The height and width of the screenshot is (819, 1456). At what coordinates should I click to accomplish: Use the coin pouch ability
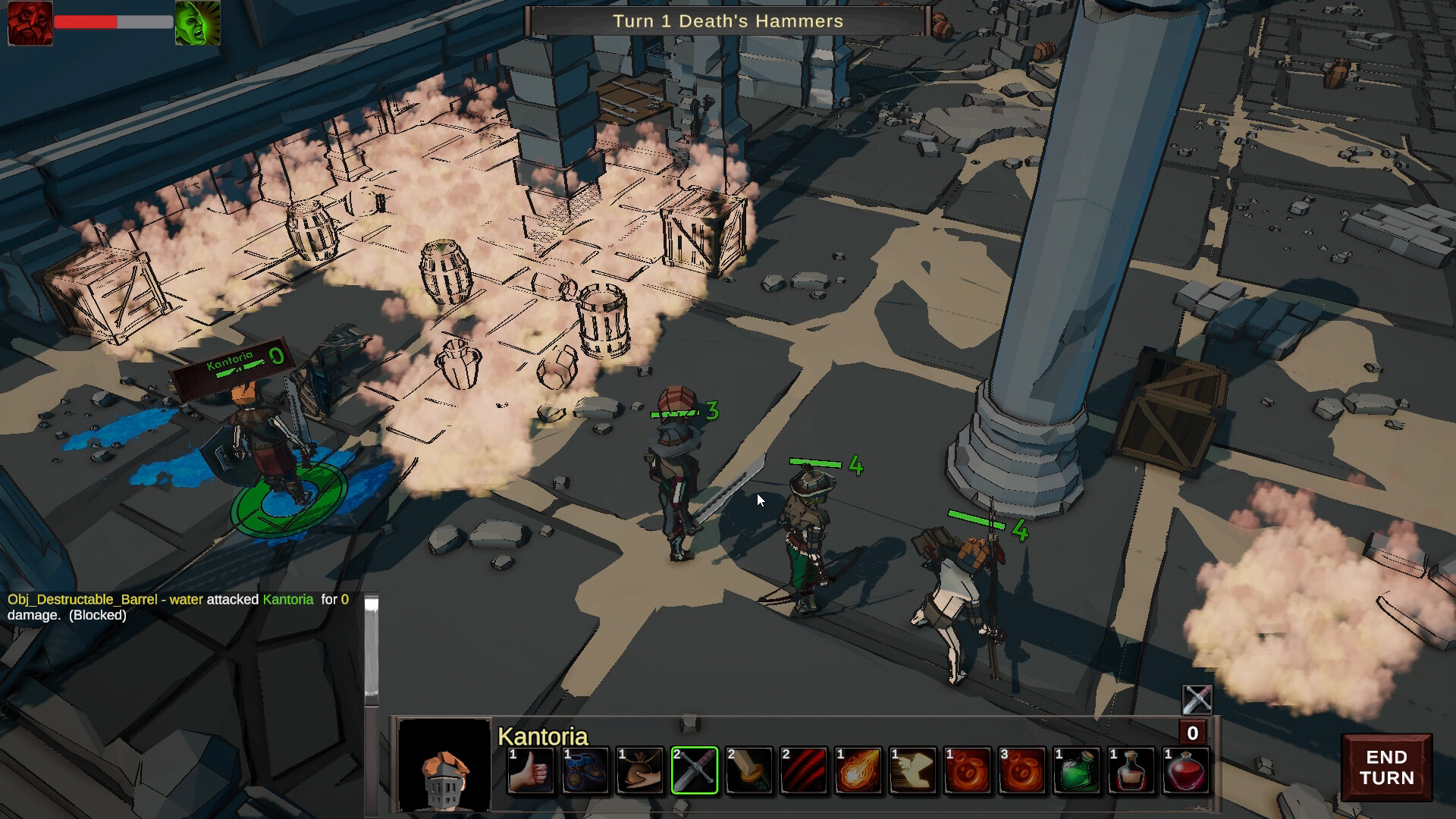(x=641, y=770)
